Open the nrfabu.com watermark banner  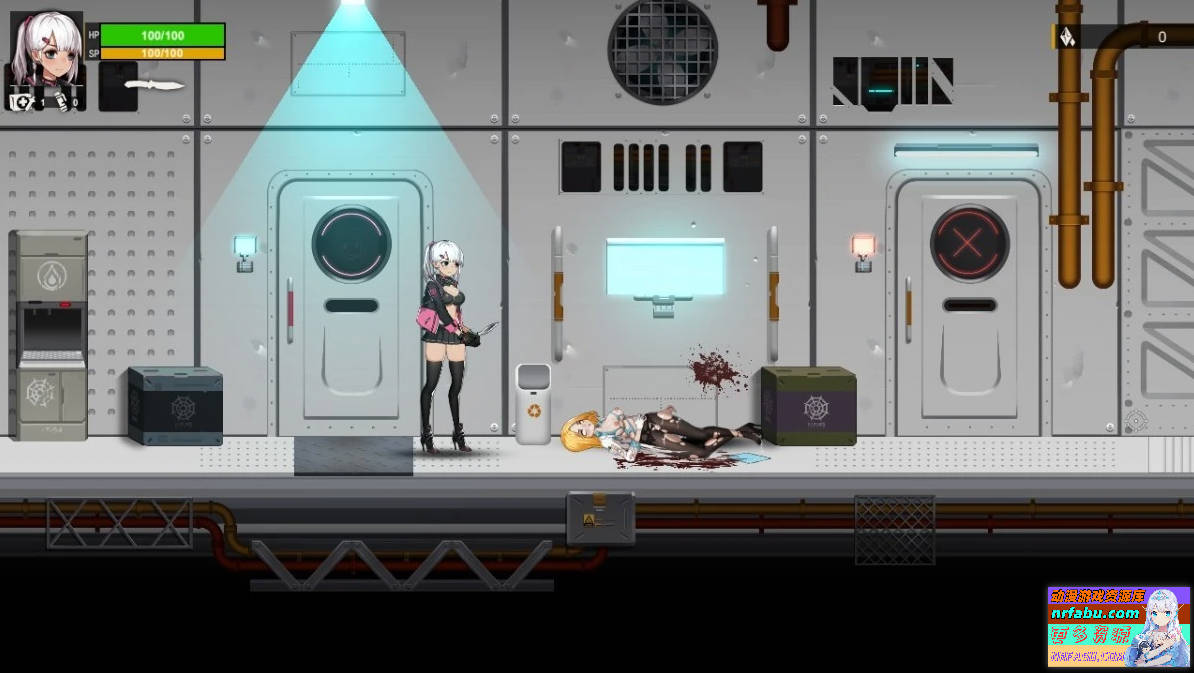(x=1118, y=626)
